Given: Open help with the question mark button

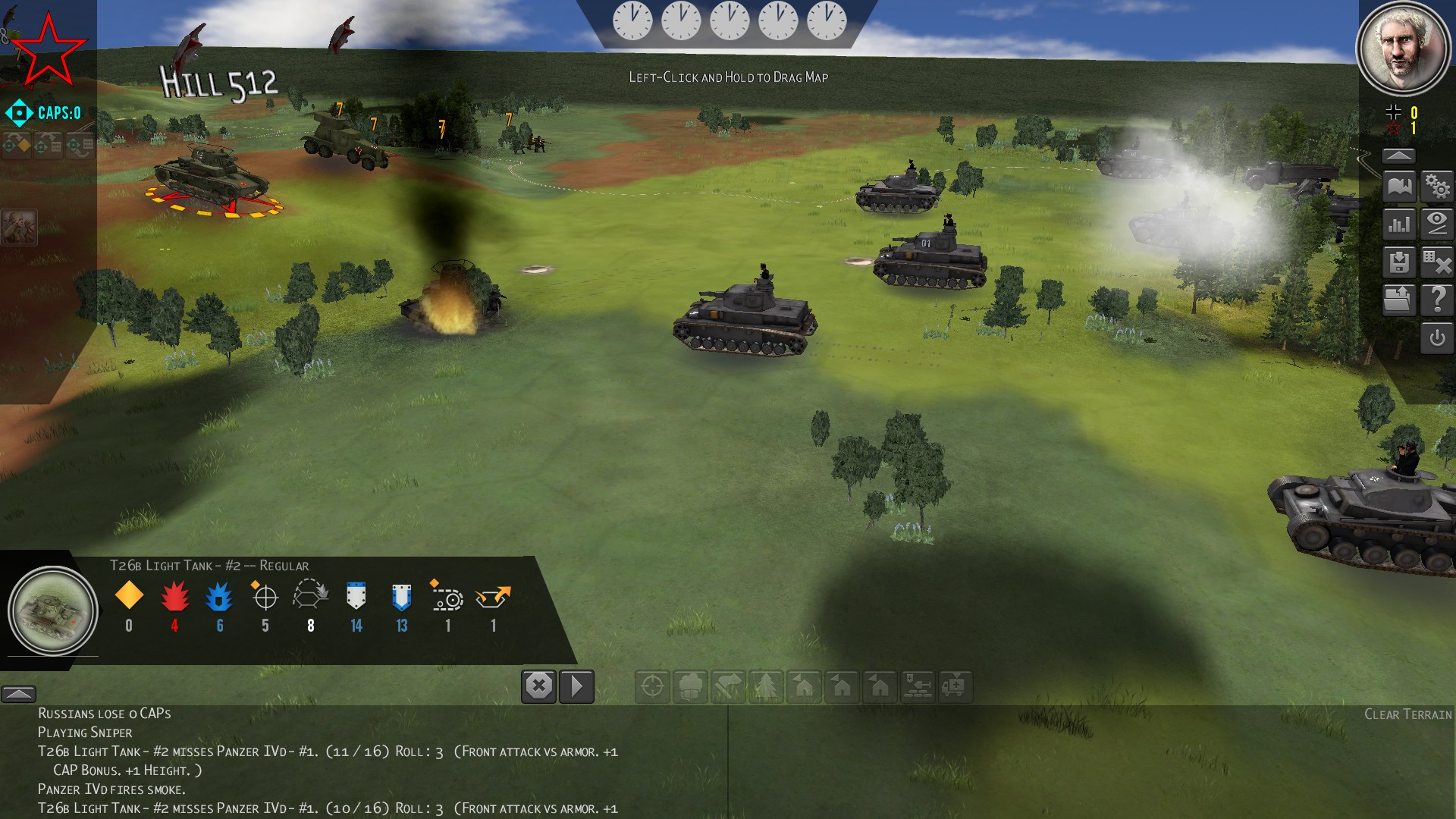Looking at the screenshot, I should point(1437,300).
